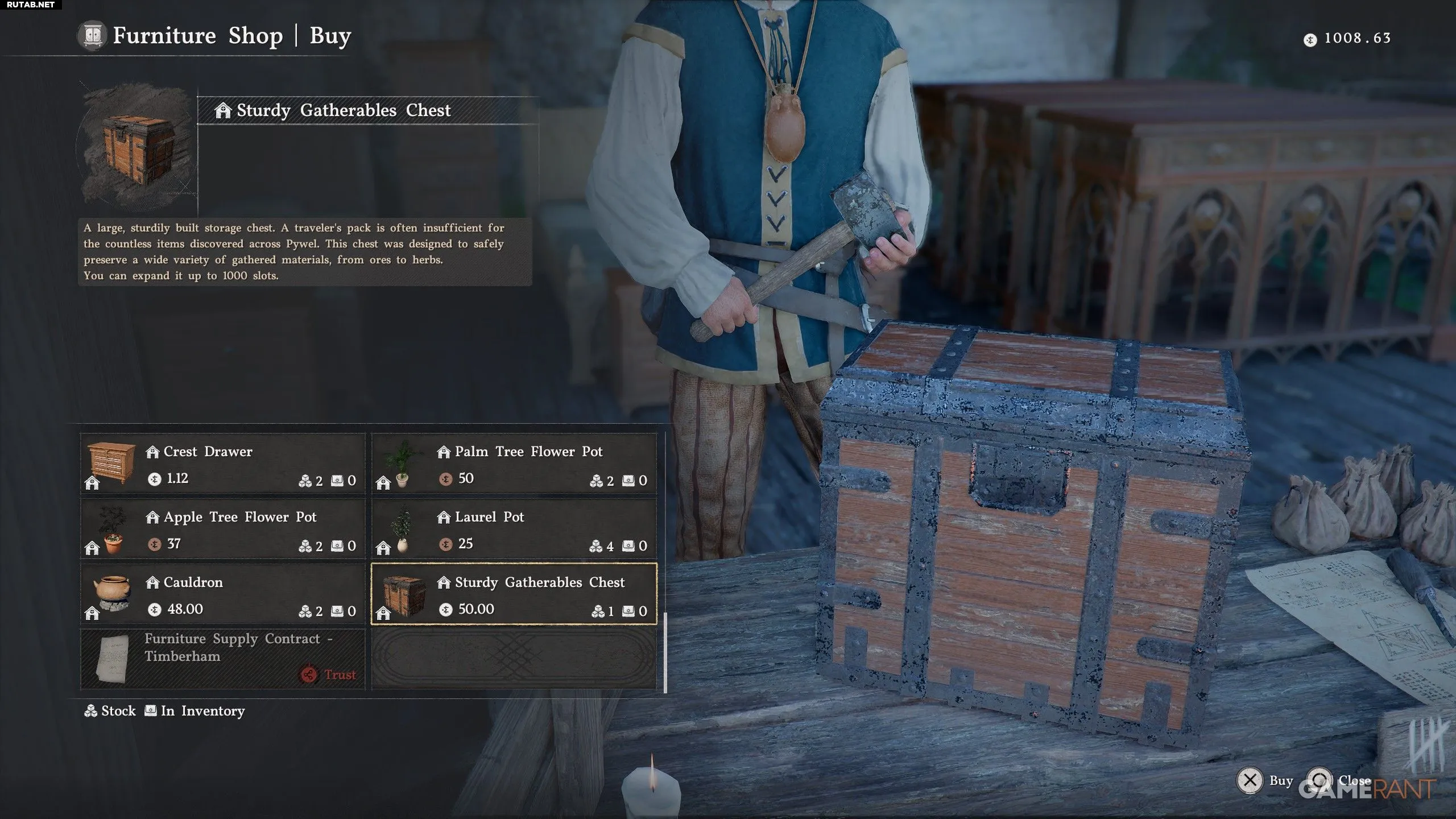
Task: Choose the Sturdy Gatherables Chest entry
Action: [x=514, y=594]
